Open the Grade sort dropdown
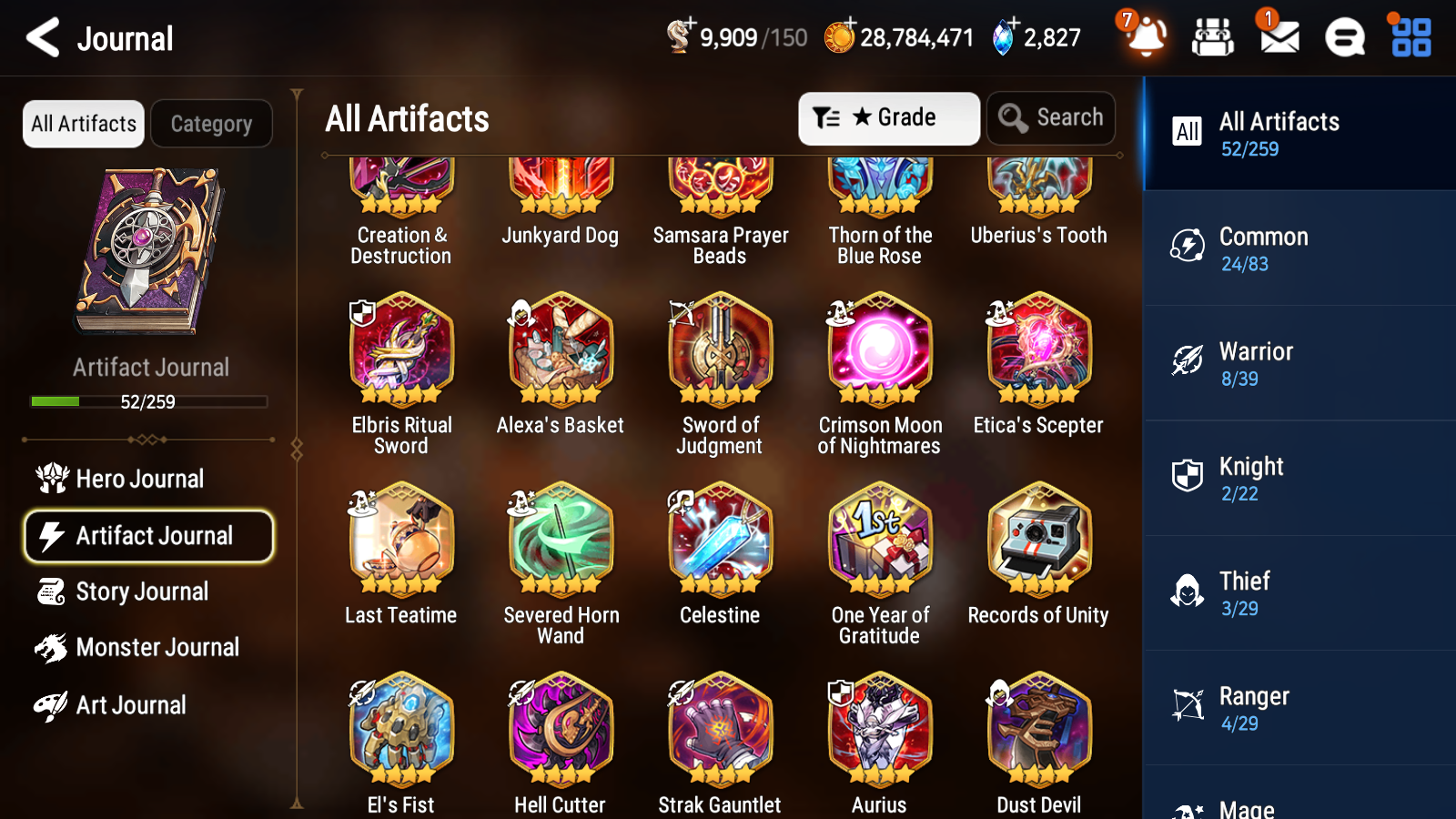Viewport: 1456px width, 819px height. tap(887, 117)
